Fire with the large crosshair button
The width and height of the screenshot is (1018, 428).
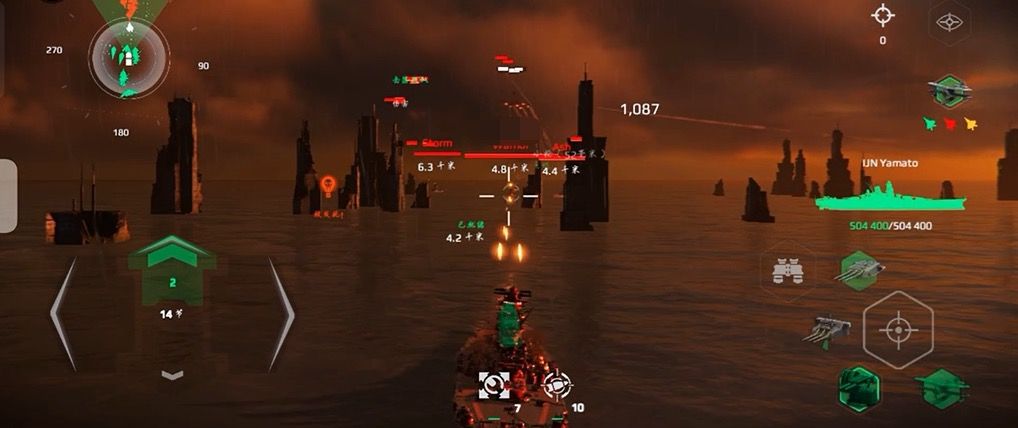tap(898, 329)
